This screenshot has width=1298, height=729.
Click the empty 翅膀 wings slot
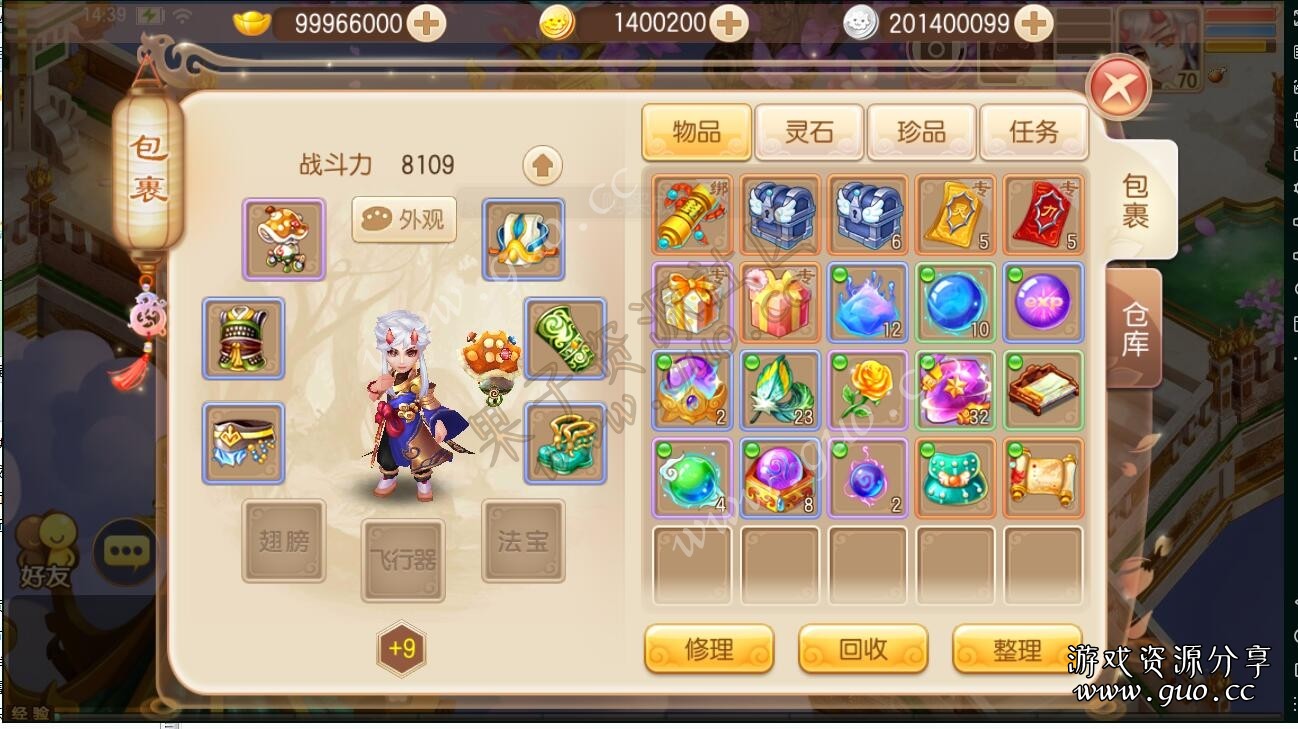tap(283, 540)
